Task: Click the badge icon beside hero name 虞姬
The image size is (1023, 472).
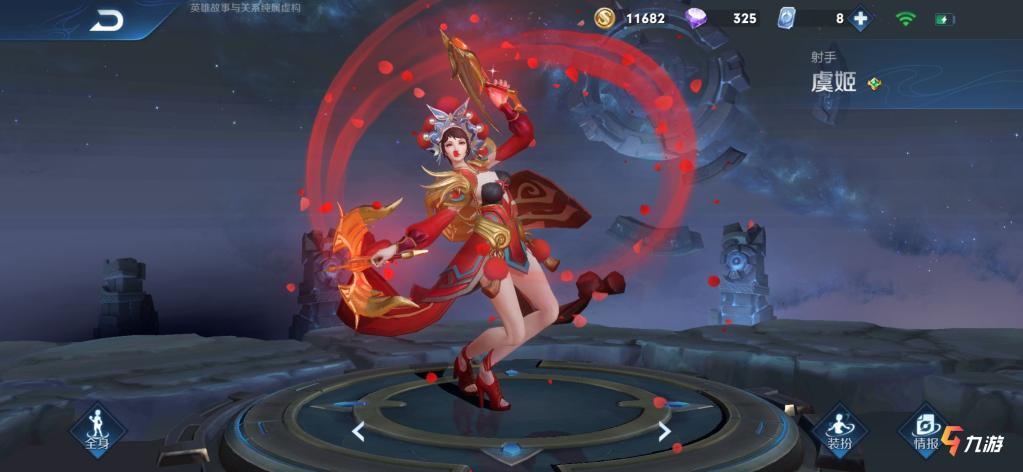Action: click(874, 83)
